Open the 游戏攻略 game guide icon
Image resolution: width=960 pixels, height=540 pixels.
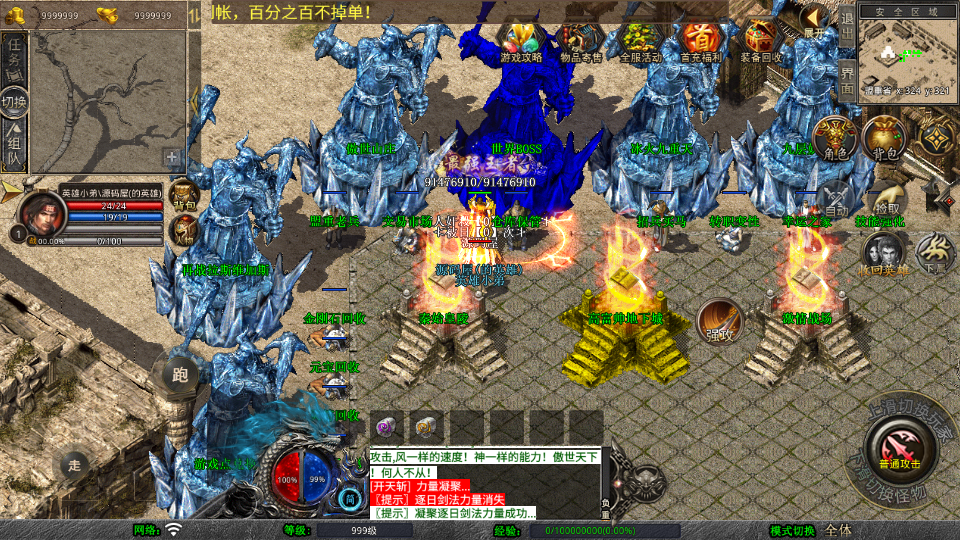(x=521, y=40)
